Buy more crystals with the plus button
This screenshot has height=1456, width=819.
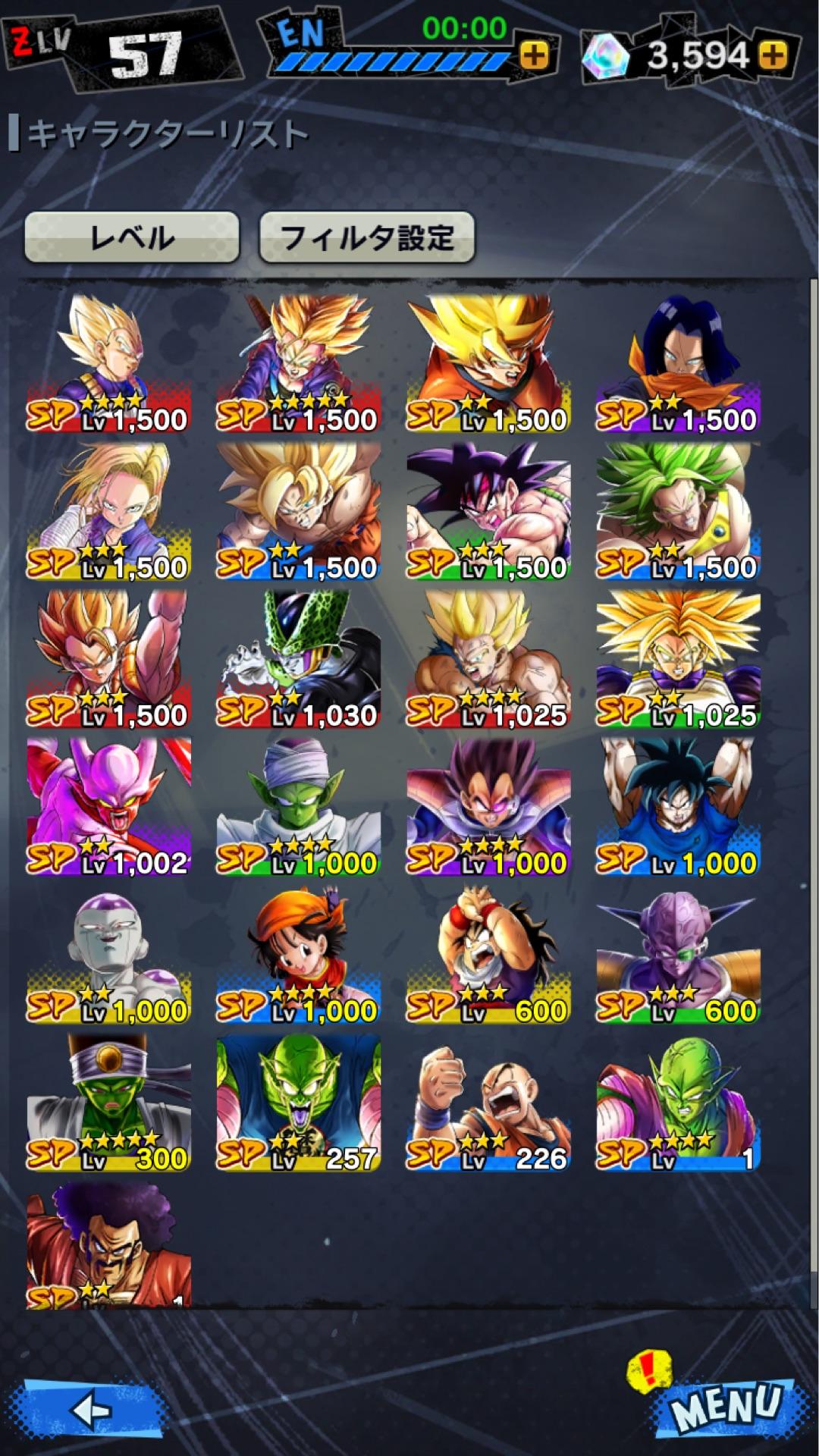point(773,55)
